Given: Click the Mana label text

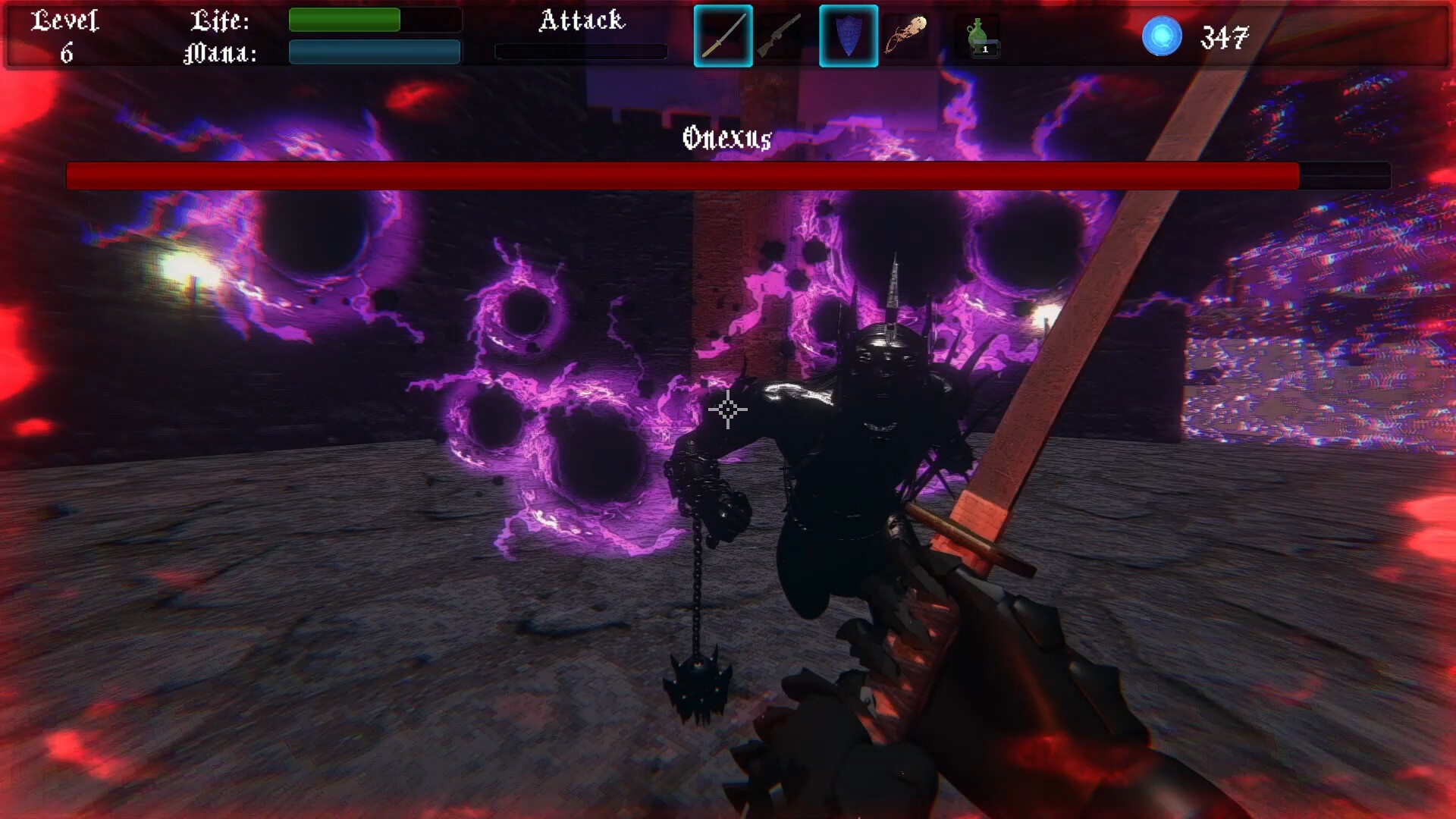Looking at the screenshot, I should (x=219, y=53).
